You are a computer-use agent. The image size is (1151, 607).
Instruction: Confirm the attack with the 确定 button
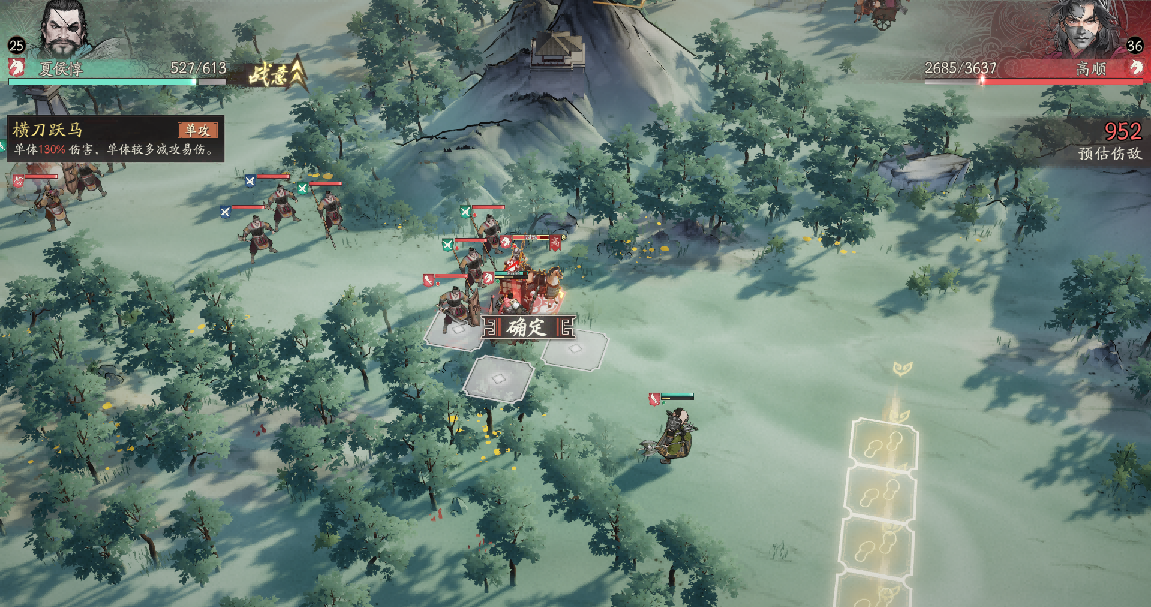click(x=526, y=327)
